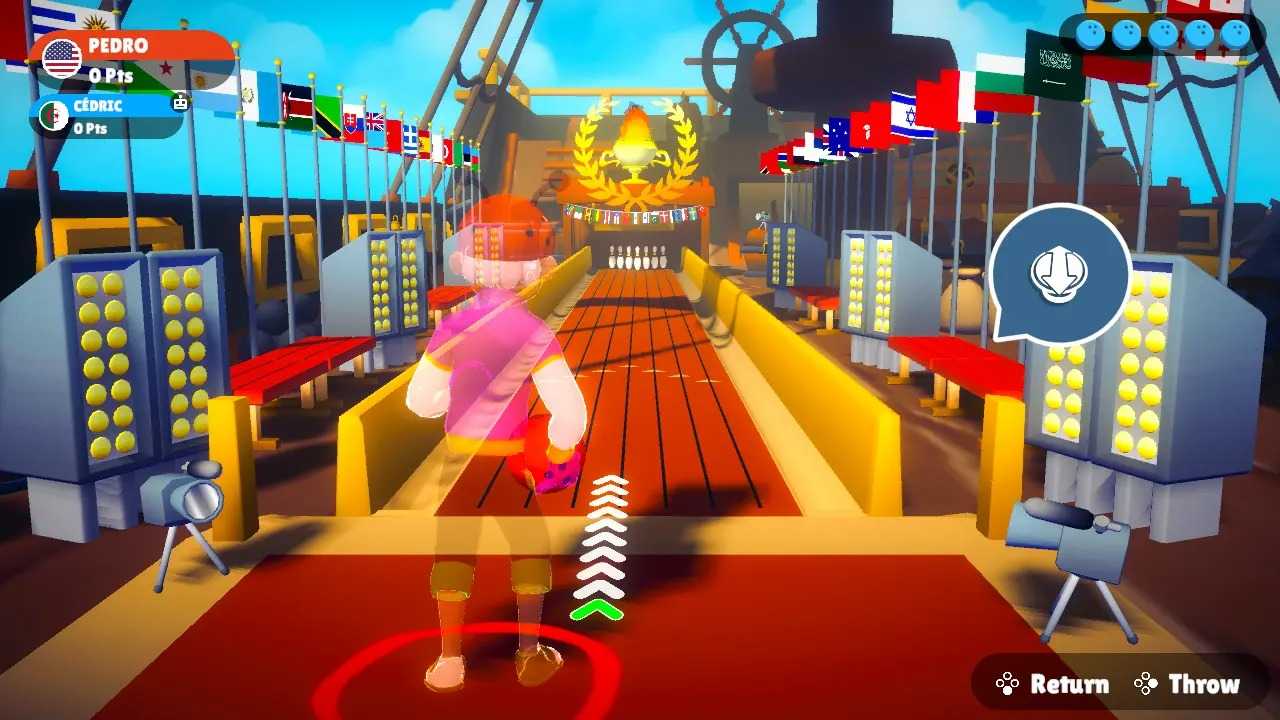Screen dimensions: 1280x720
Task: Click the last bowling ball in the remaining-balls tray
Action: [x=1239, y=33]
